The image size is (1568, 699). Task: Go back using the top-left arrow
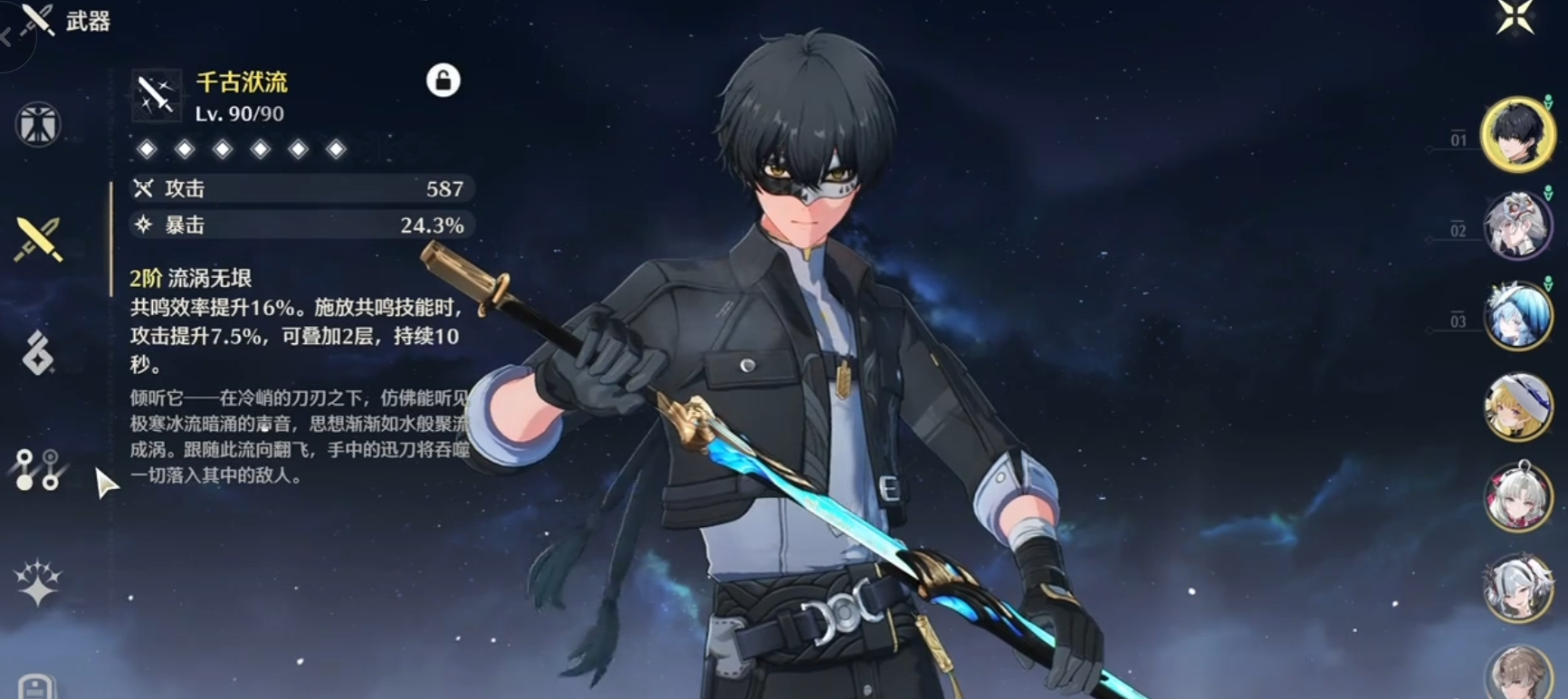tap(7, 37)
